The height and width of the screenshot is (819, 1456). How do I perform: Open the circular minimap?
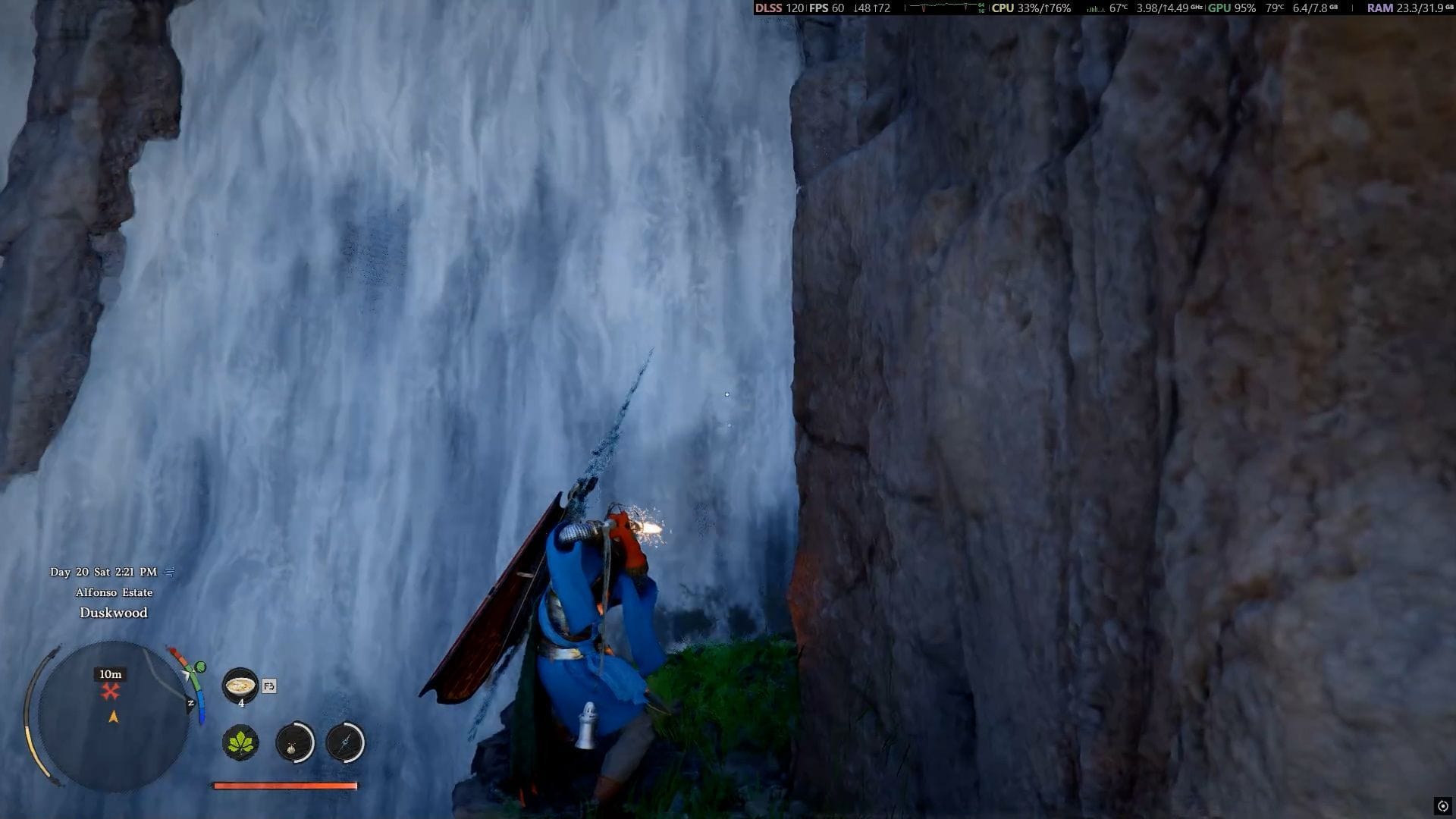click(112, 717)
